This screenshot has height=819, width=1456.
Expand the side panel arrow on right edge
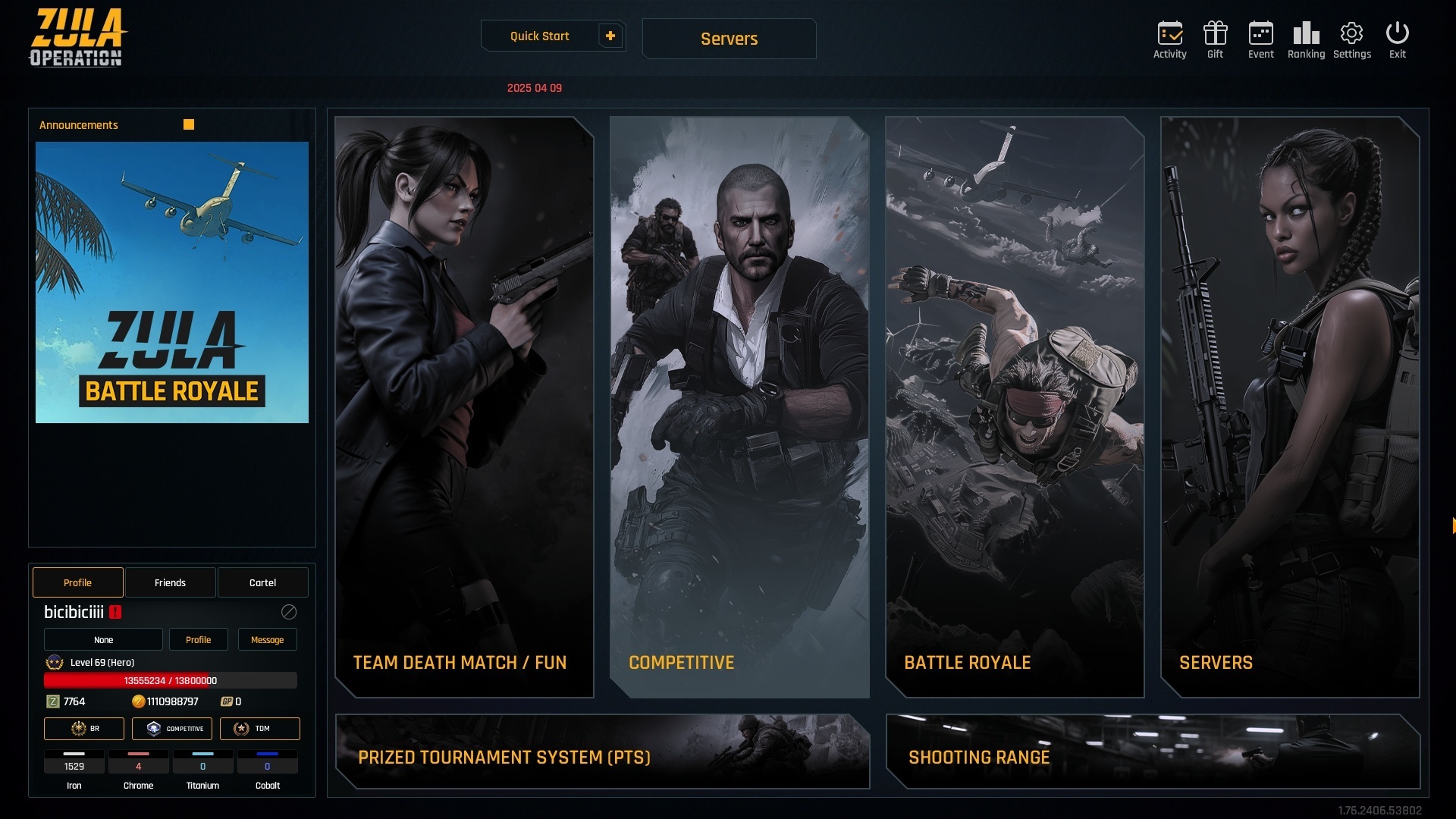pos(1452,525)
